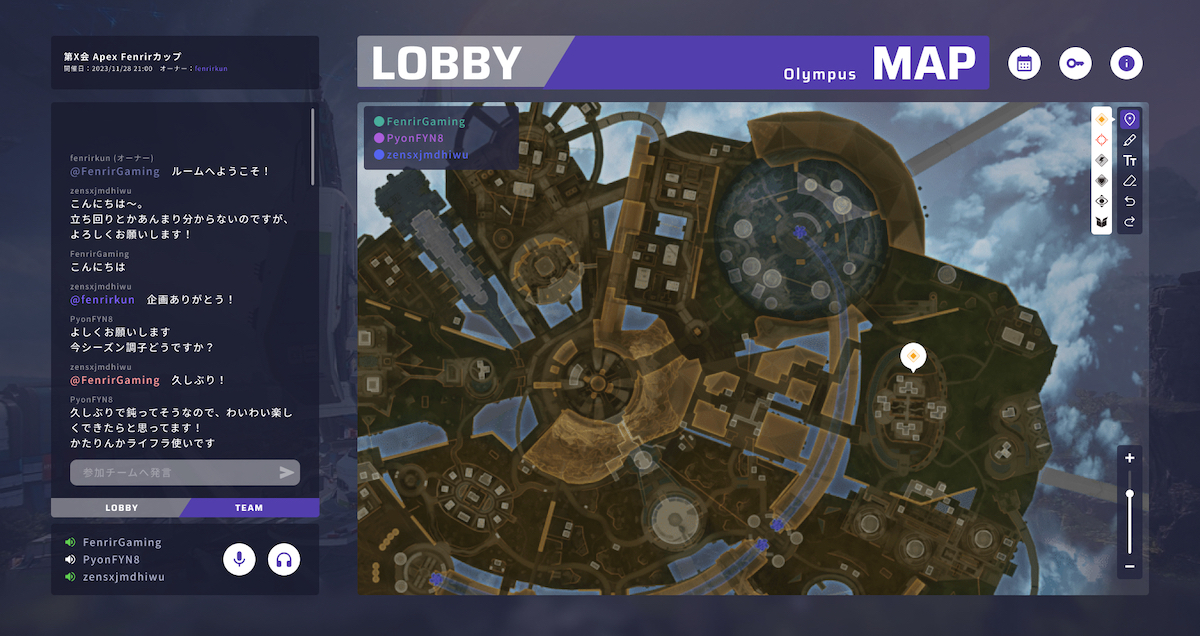Undo the last map edit
The height and width of the screenshot is (636, 1200).
click(x=1130, y=201)
